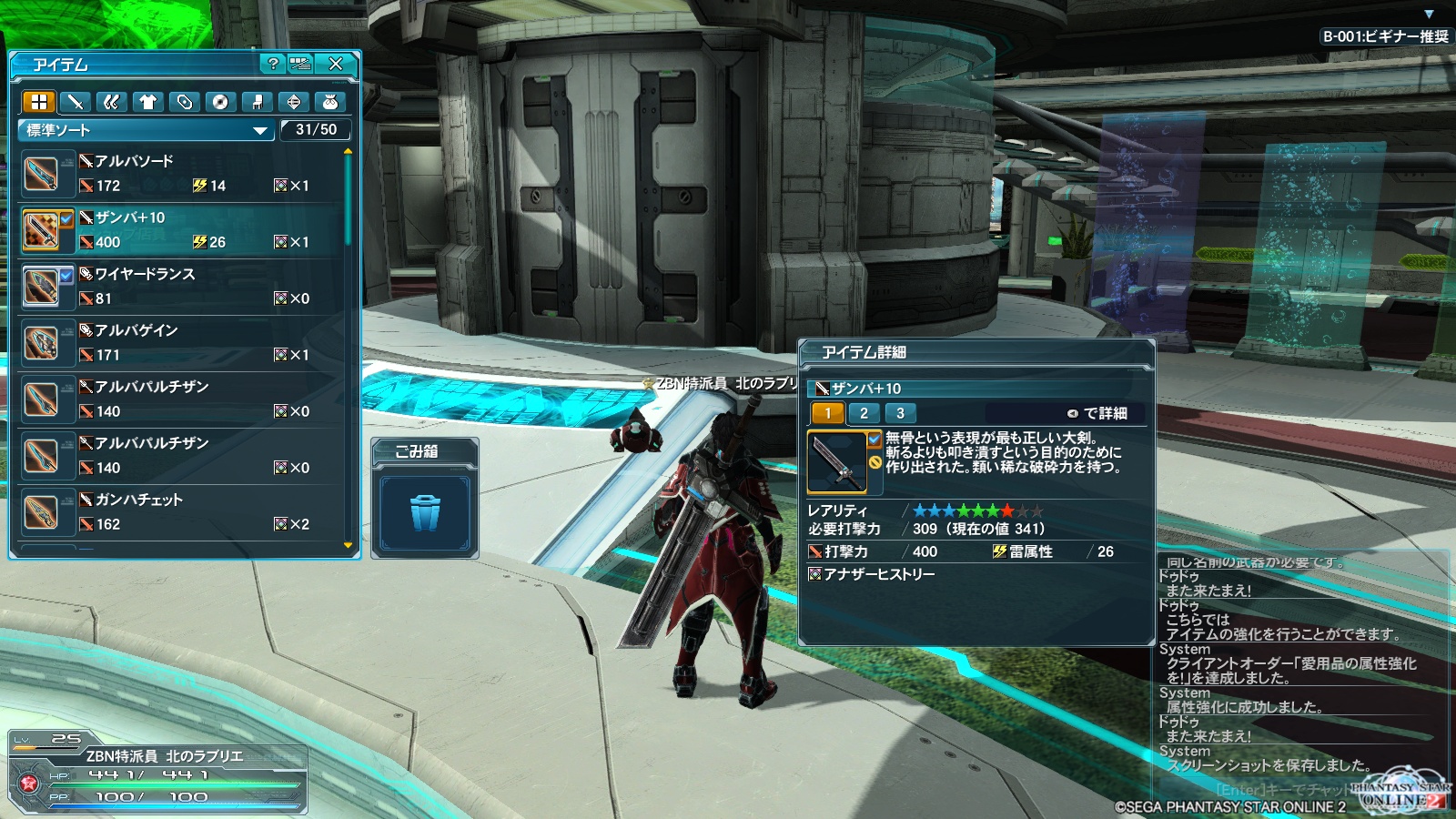Expand the block name dropdown arrow
Image resolution: width=1456 pixels, height=819 pixels.
pos(1429,14)
